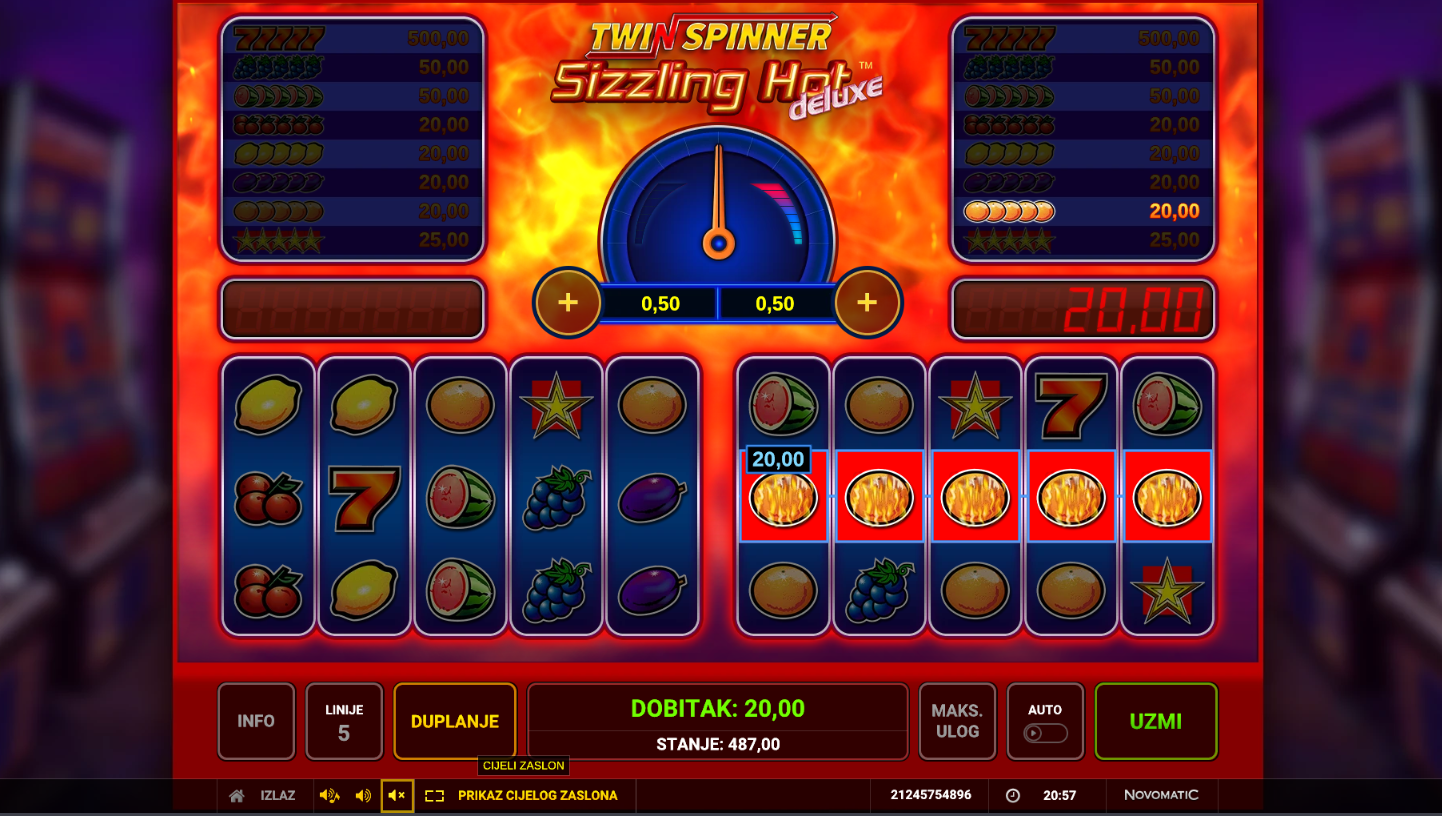Collect the win with UZMI
Viewport: 1442px width, 816px height.
click(1156, 721)
